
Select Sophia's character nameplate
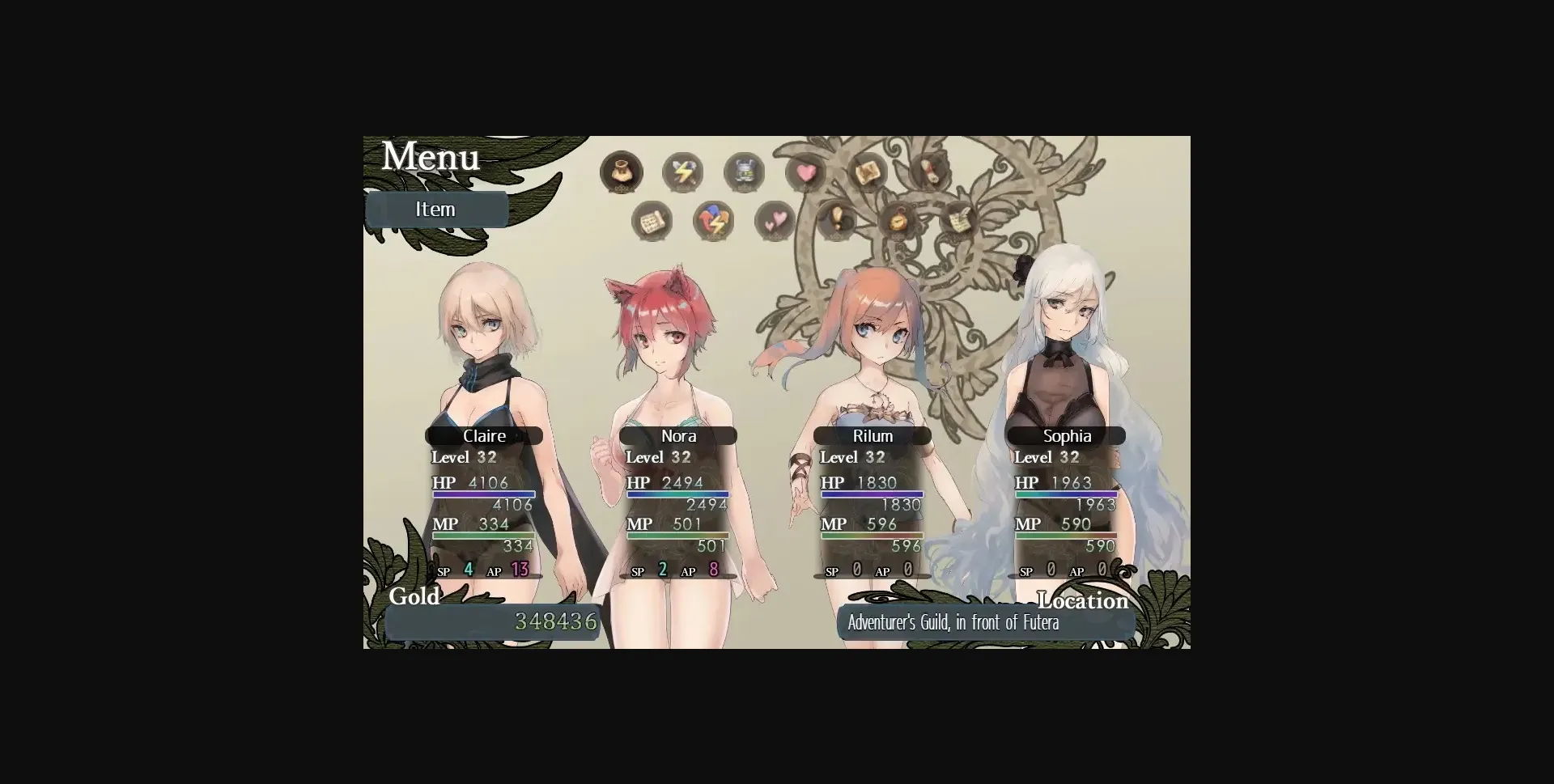[x=1067, y=435]
